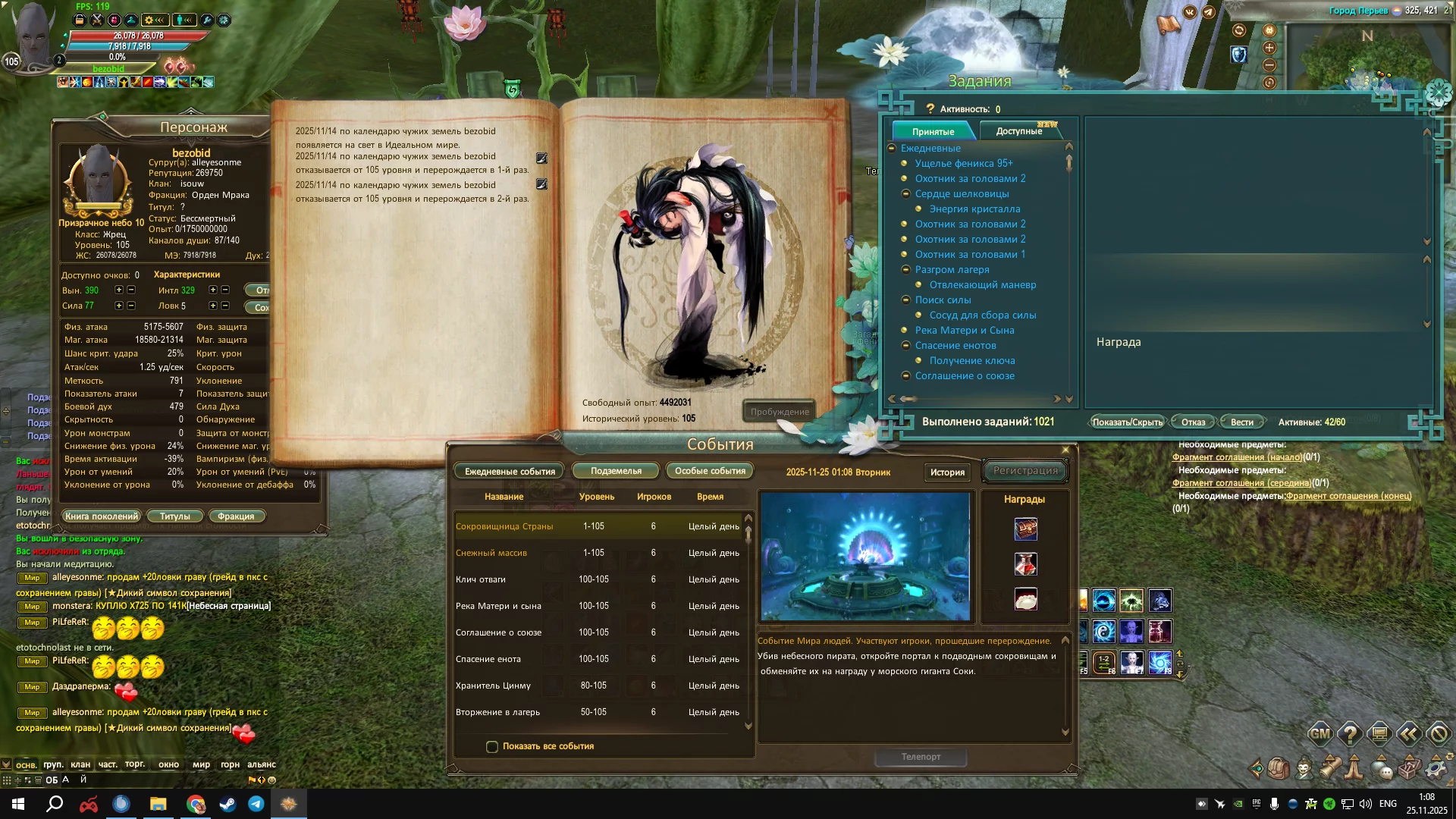
Task: Switch to Ежедневные события tab
Action: pyautogui.click(x=510, y=471)
